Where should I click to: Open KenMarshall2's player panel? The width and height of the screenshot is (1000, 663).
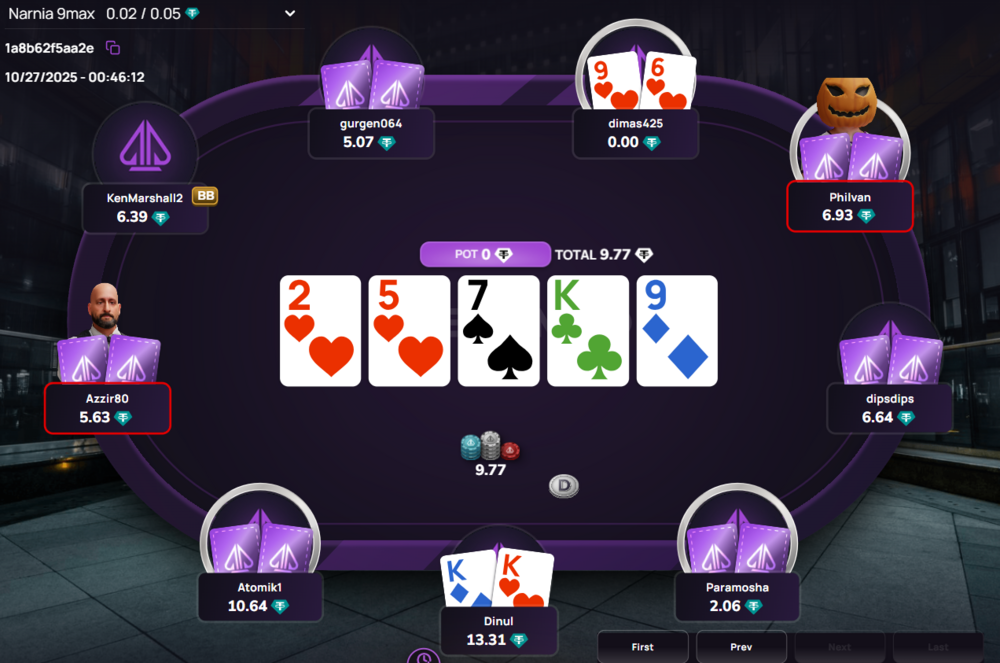pyautogui.click(x=145, y=207)
